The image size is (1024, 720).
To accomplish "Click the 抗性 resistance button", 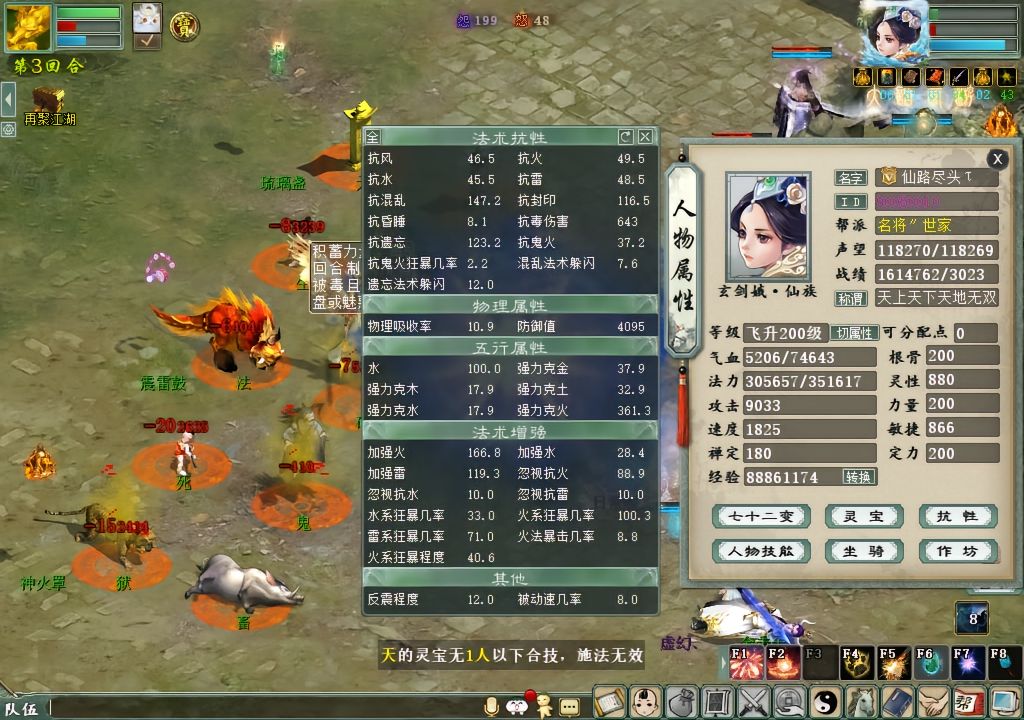I will (x=957, y=516).
